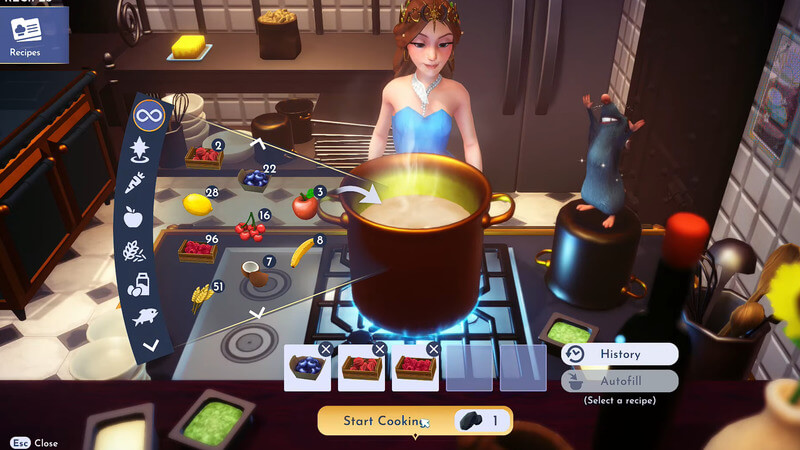800x450 pixels.
Task: Select the berry crate with count 96
Action: pyautogui.click(x=197, y=250)
